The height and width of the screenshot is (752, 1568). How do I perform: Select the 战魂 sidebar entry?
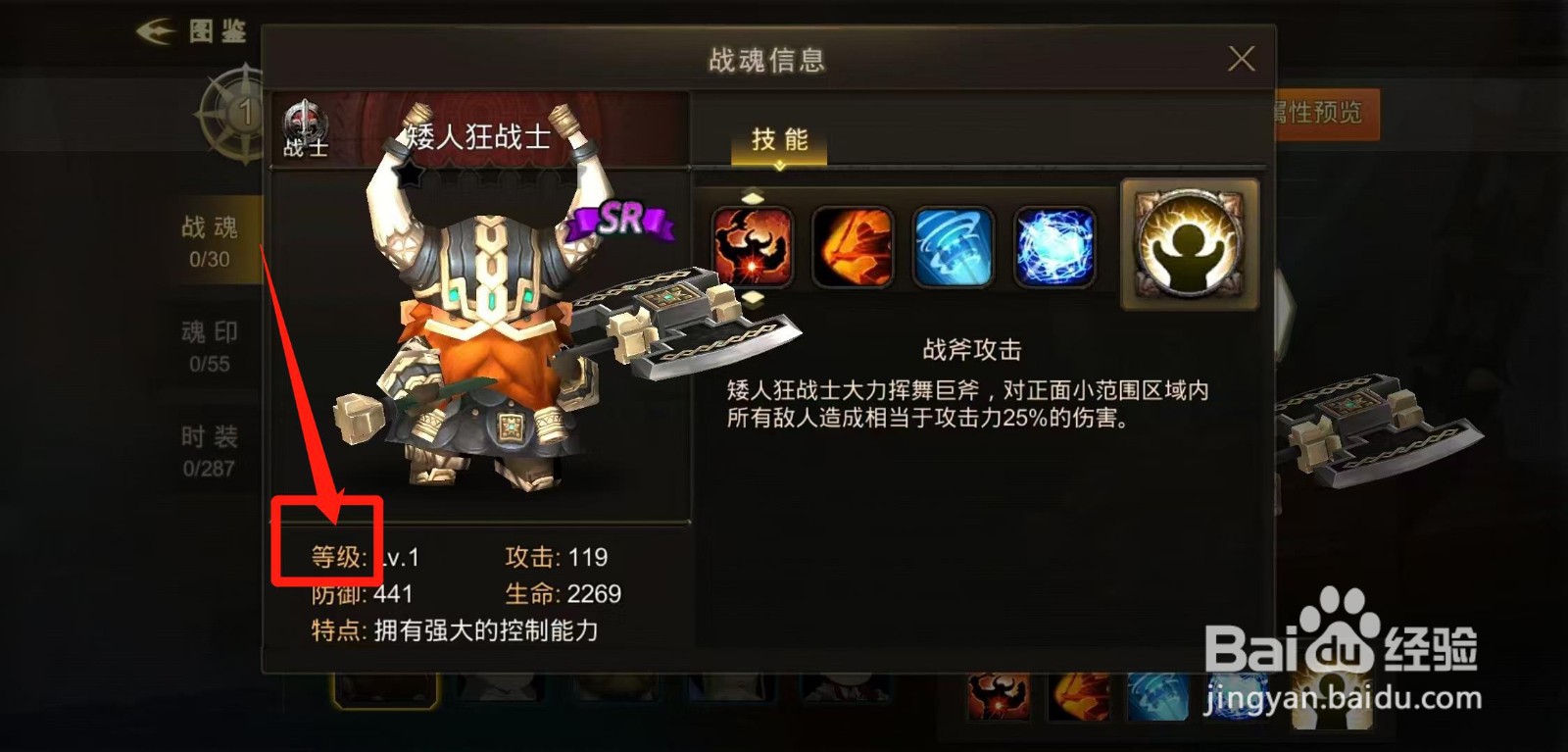coord(212,240)
